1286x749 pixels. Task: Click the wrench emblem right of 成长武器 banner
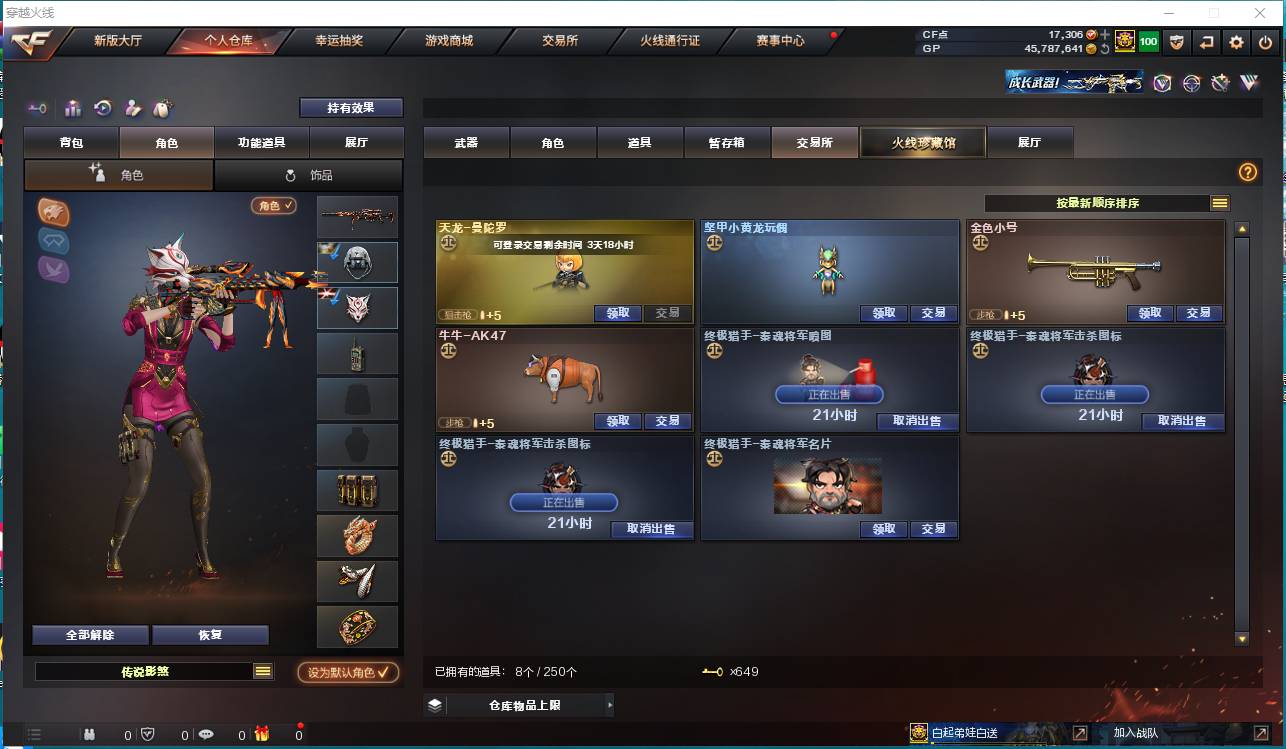tap(1219, 84)
